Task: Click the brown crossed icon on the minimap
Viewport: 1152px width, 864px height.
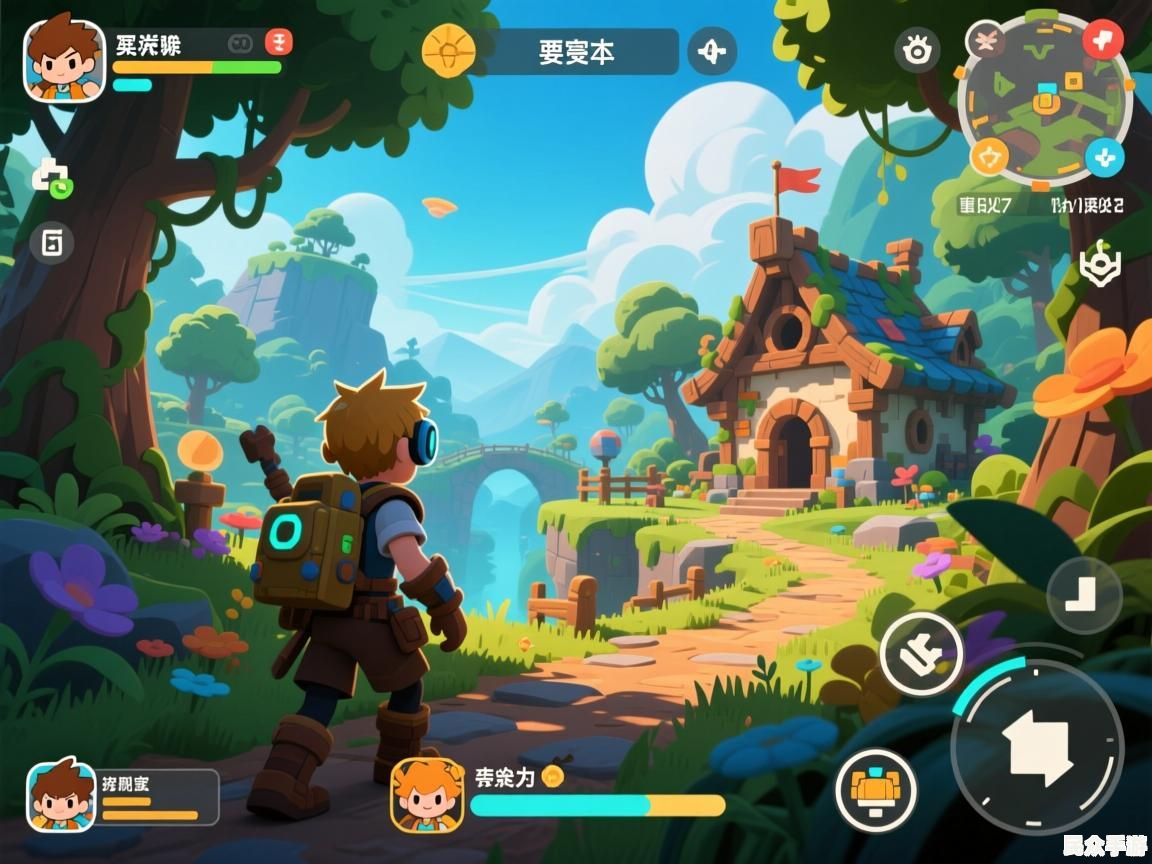Action: (x=987, y=41)
